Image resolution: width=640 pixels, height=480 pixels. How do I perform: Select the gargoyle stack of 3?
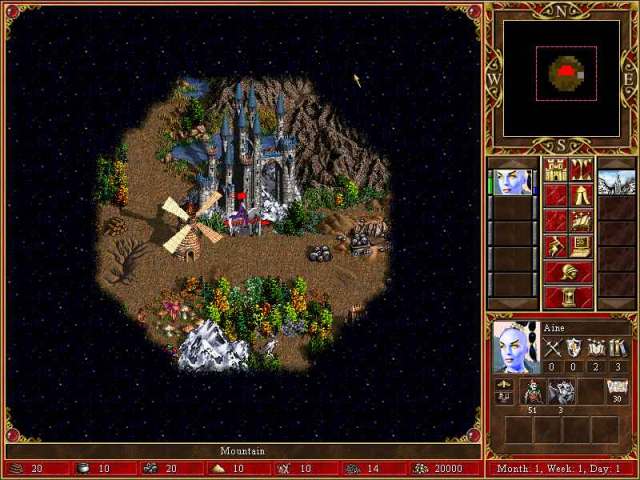click(x=561, y=392)
